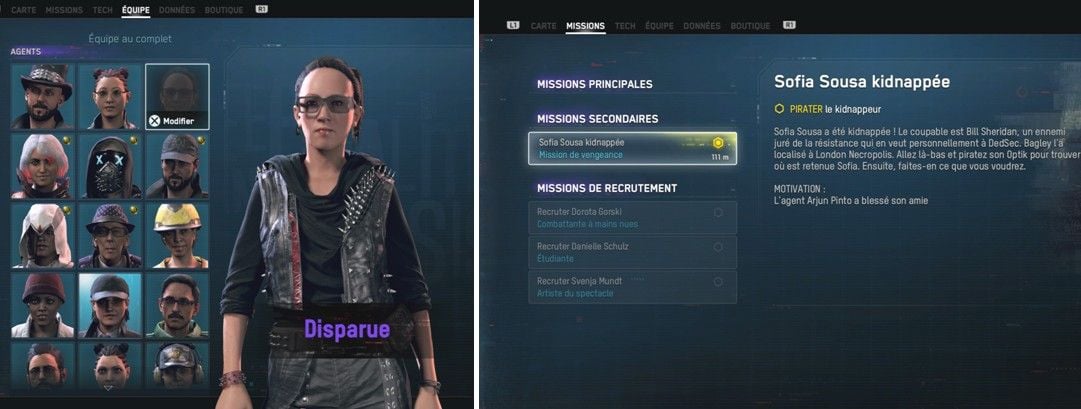Screen dimensions: 1081x409
Task: Open the Recruter Dorota Gorski mission
Action: pos(632,218)
